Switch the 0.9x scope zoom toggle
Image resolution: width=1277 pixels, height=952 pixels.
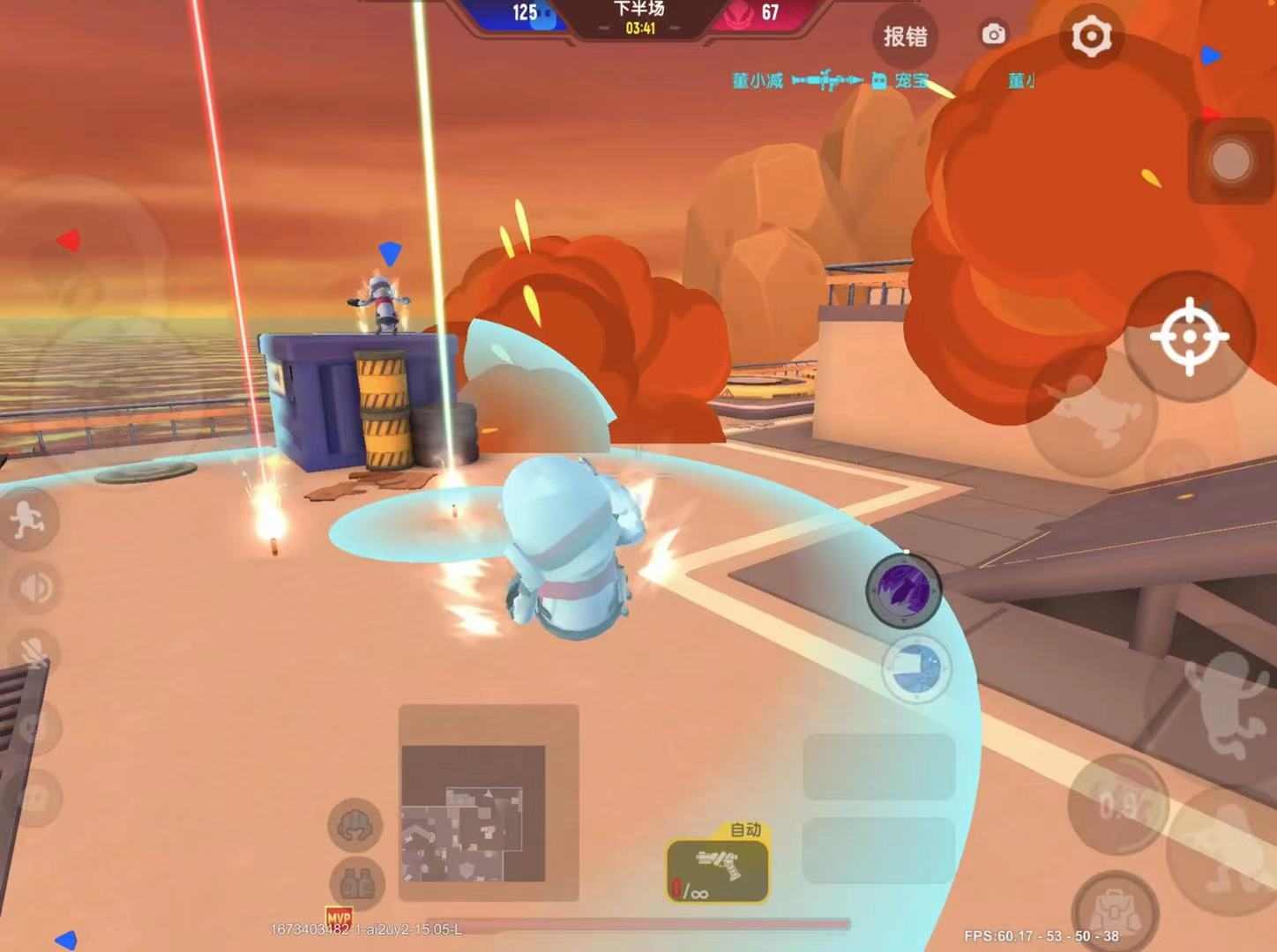pyautogui.click(x=1118, y=804)
